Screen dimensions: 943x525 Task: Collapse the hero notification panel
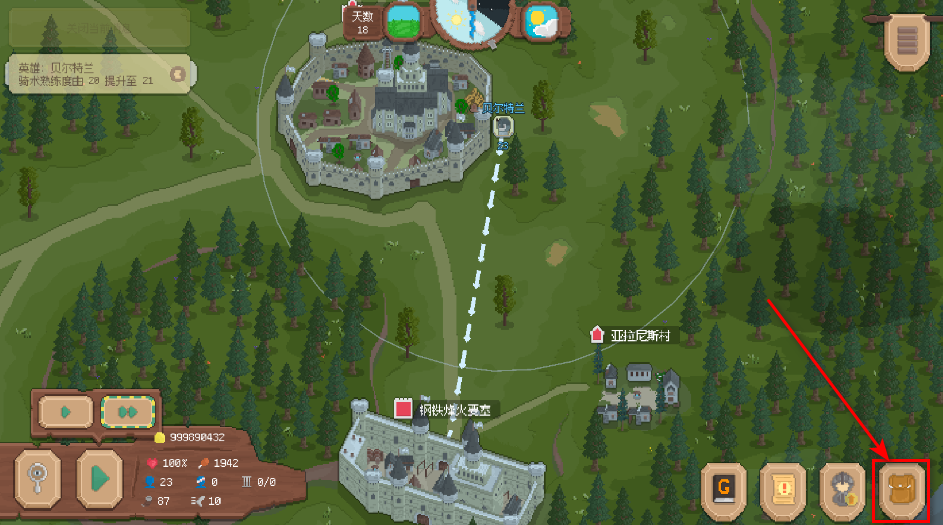click(178, 73)
